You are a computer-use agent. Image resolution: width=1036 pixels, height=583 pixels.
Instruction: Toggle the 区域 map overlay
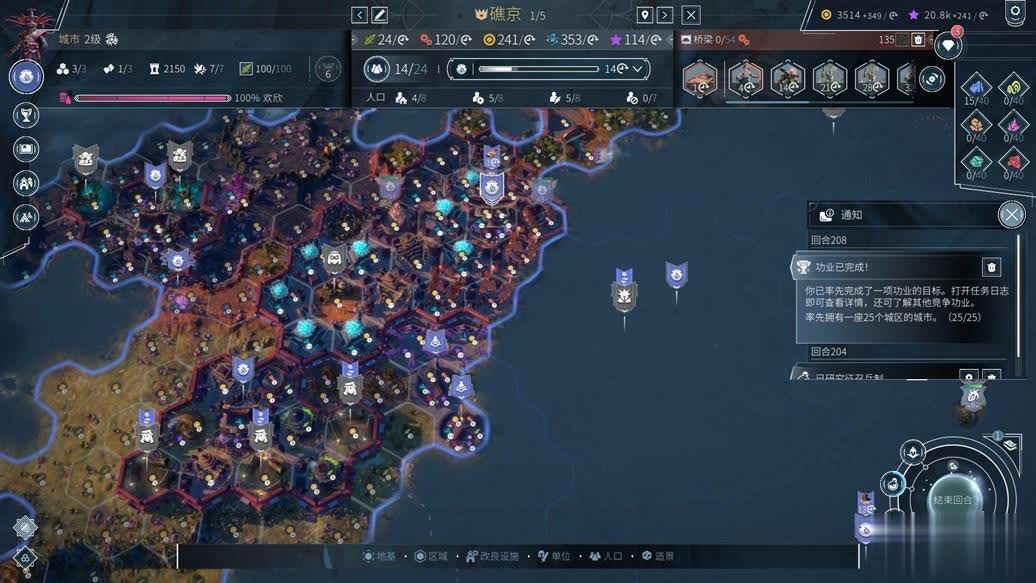point(434,556)
